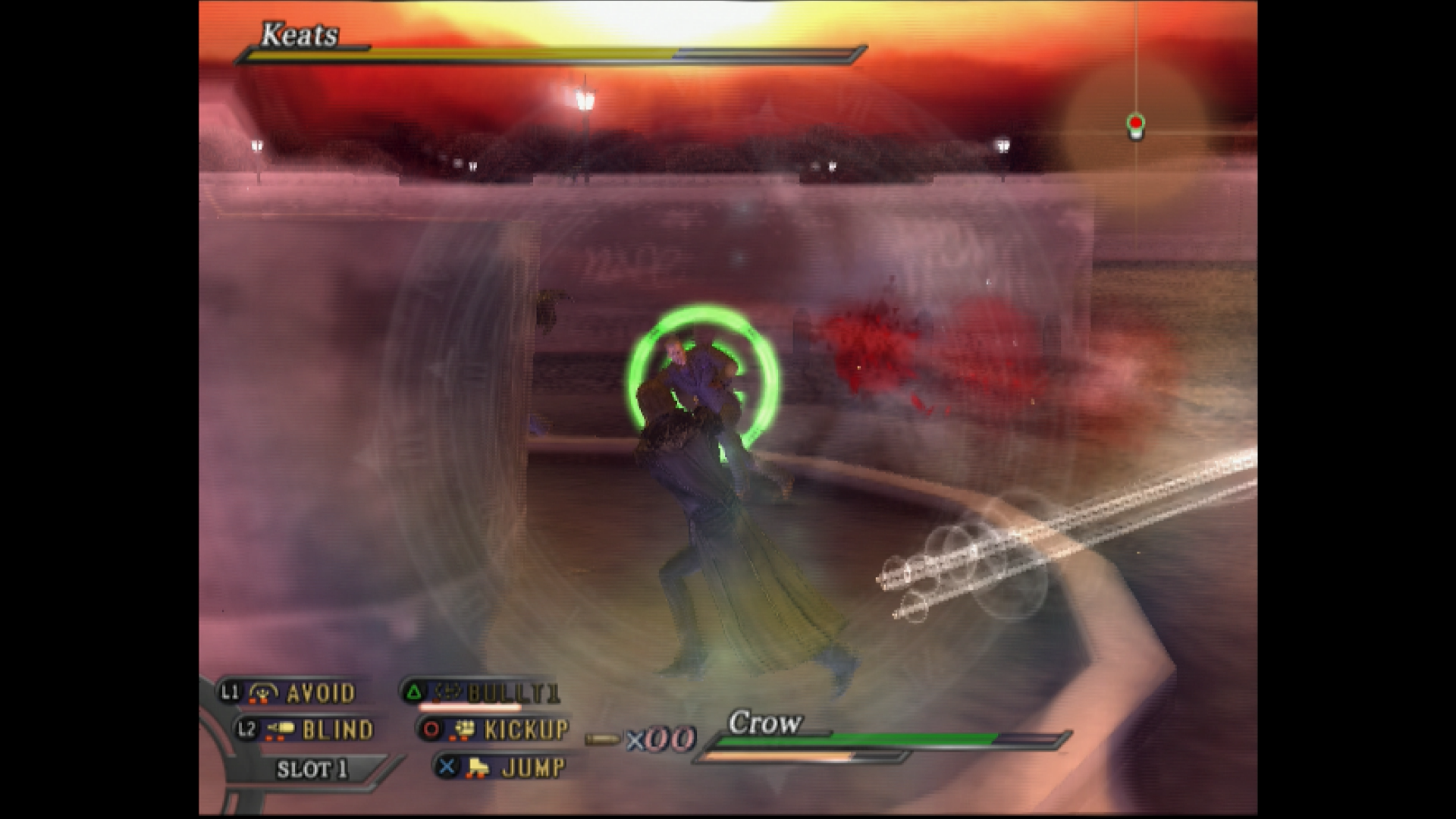The image size is (1456, 819).
Task: Click the red radar marker
Action: click(x=1135, y=123)
